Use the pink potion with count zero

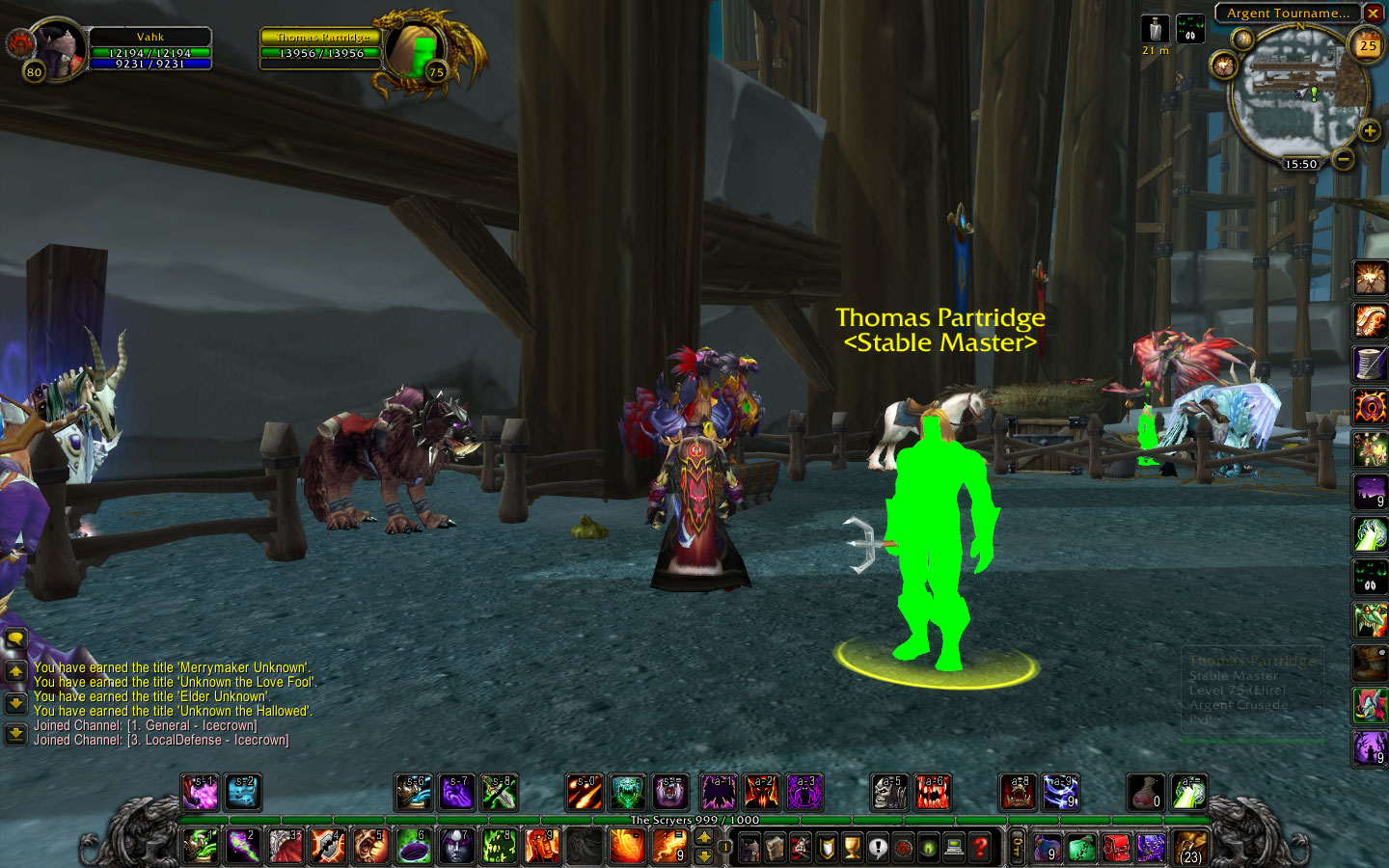(1145, 793)
